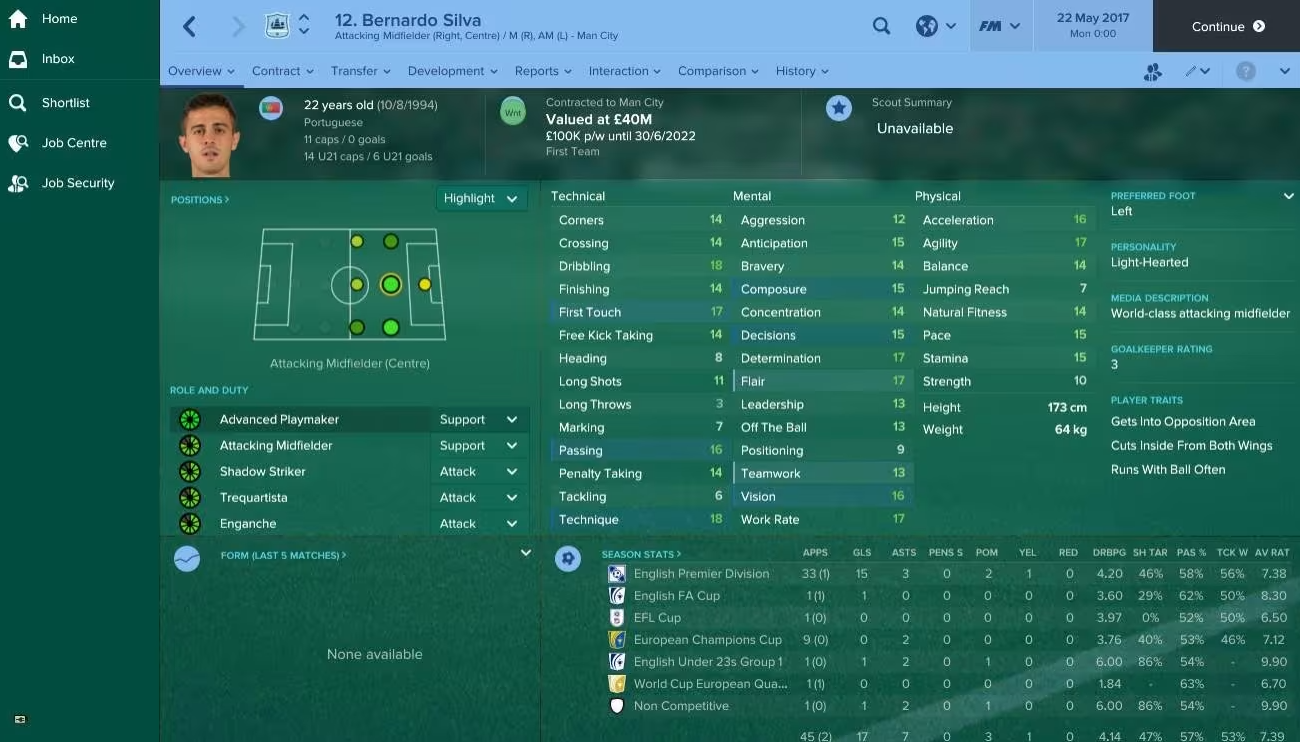1300x742 pixels.
Task: View the Shortlist in the sidebar
Action: click(63, 102)
